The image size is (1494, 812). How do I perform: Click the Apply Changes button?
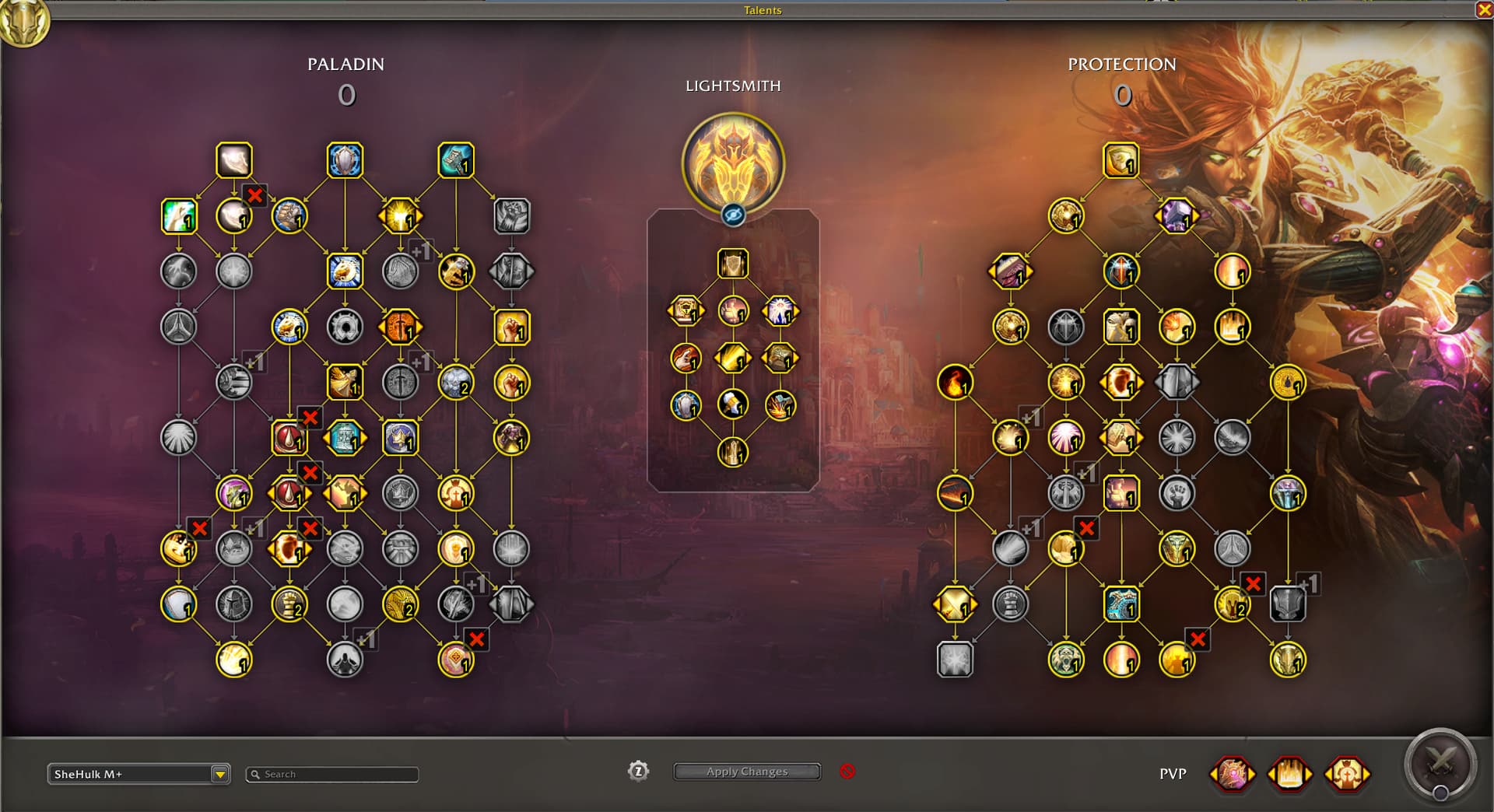point(747,772)
